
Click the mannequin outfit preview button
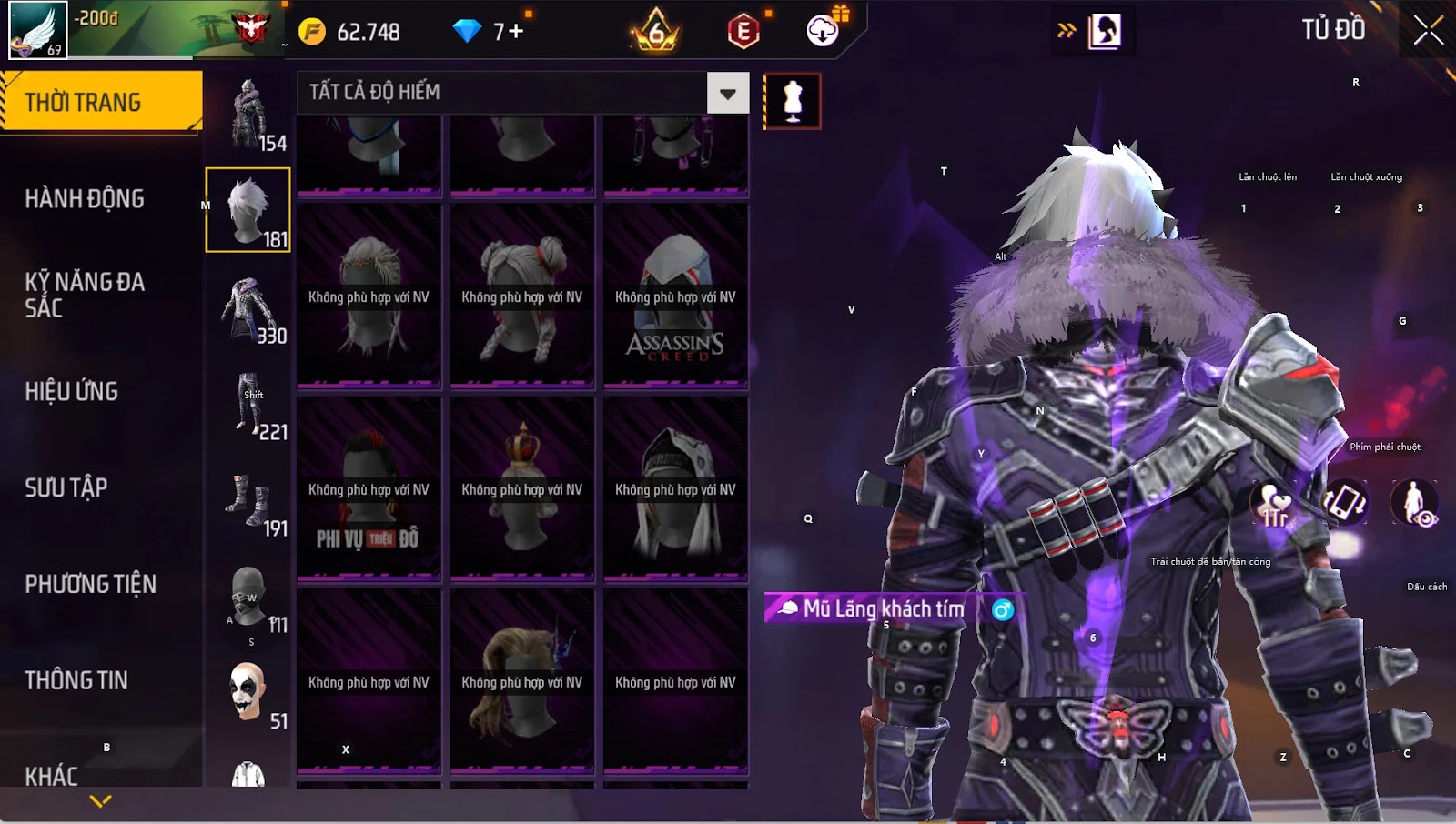(793, 101)
